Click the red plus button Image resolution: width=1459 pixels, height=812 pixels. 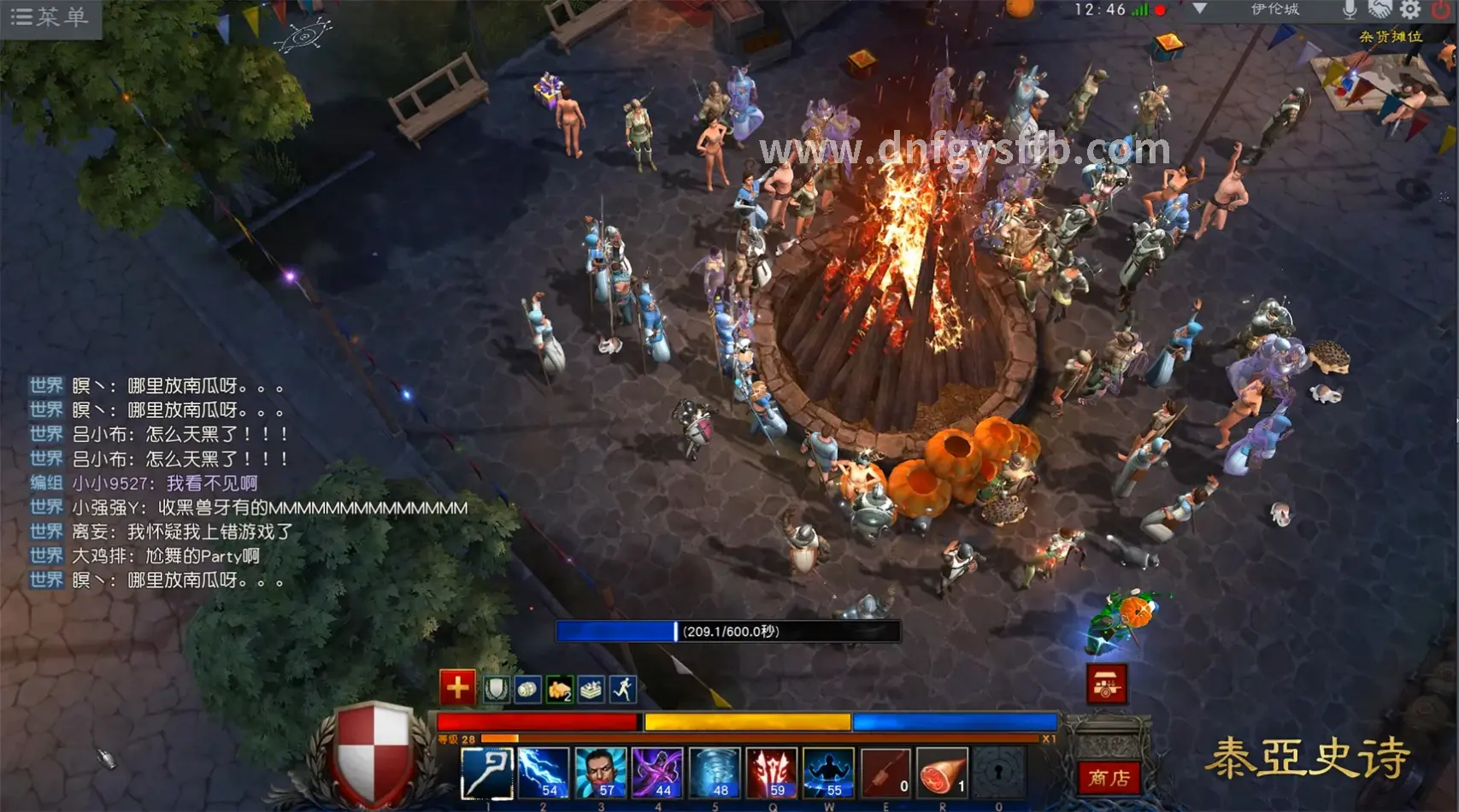[x=457, y=686]
